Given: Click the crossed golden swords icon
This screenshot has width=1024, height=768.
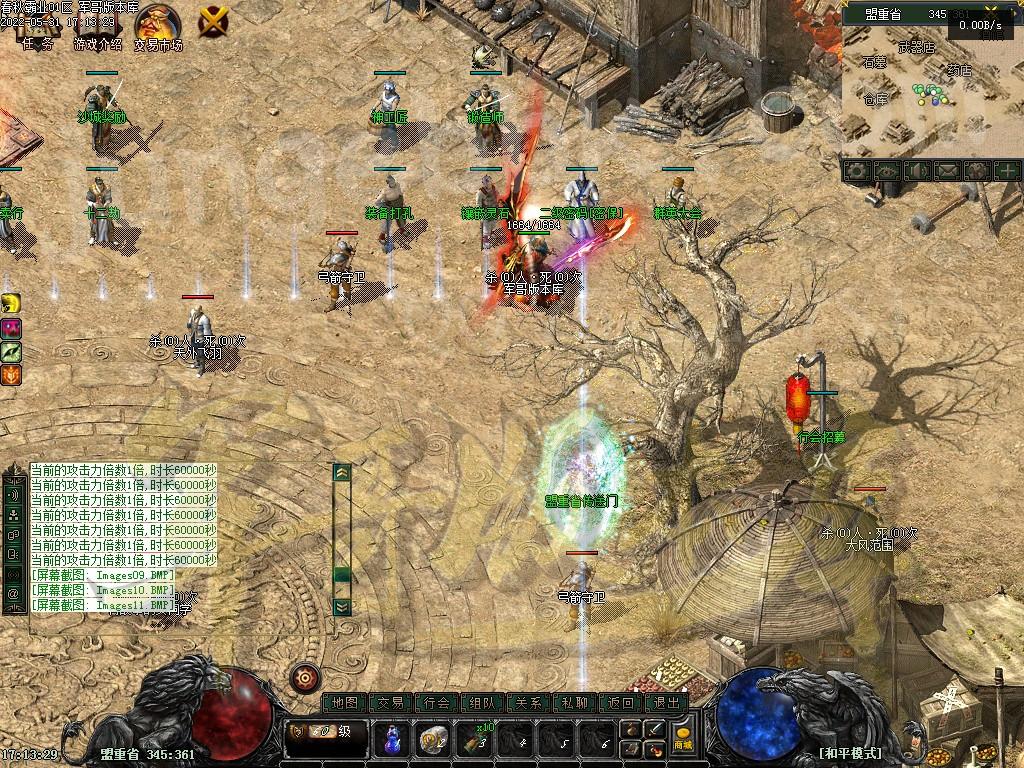Looking at the screenshot, I should point(214,20).
